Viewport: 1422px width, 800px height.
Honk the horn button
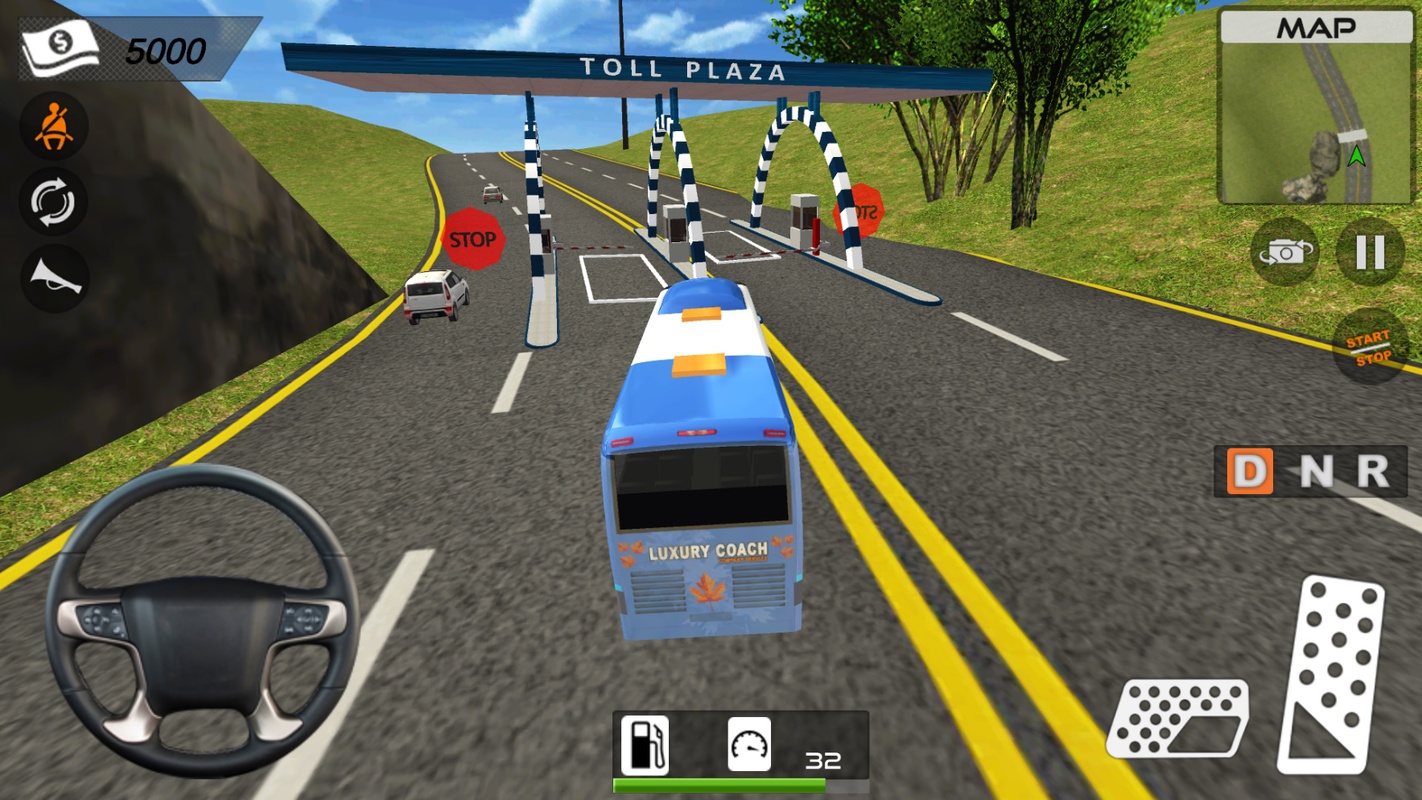(x=54, y=277)
